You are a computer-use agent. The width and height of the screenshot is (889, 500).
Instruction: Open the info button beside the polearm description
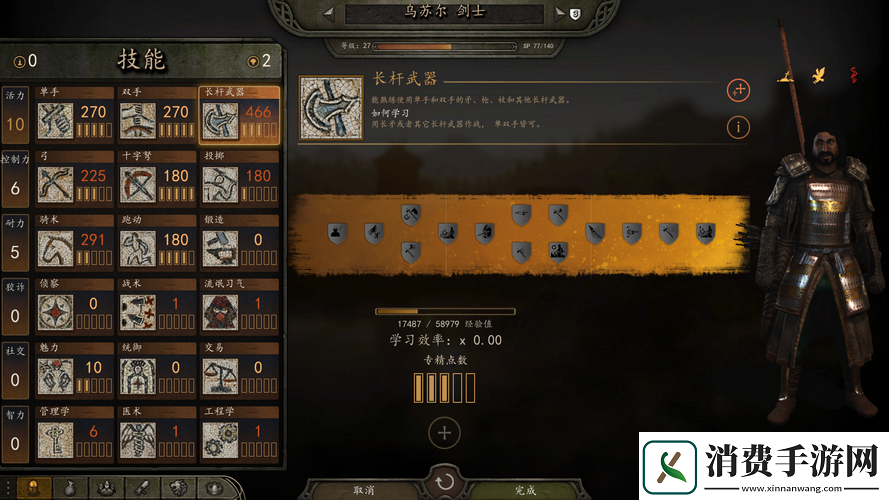coord(738,127)
